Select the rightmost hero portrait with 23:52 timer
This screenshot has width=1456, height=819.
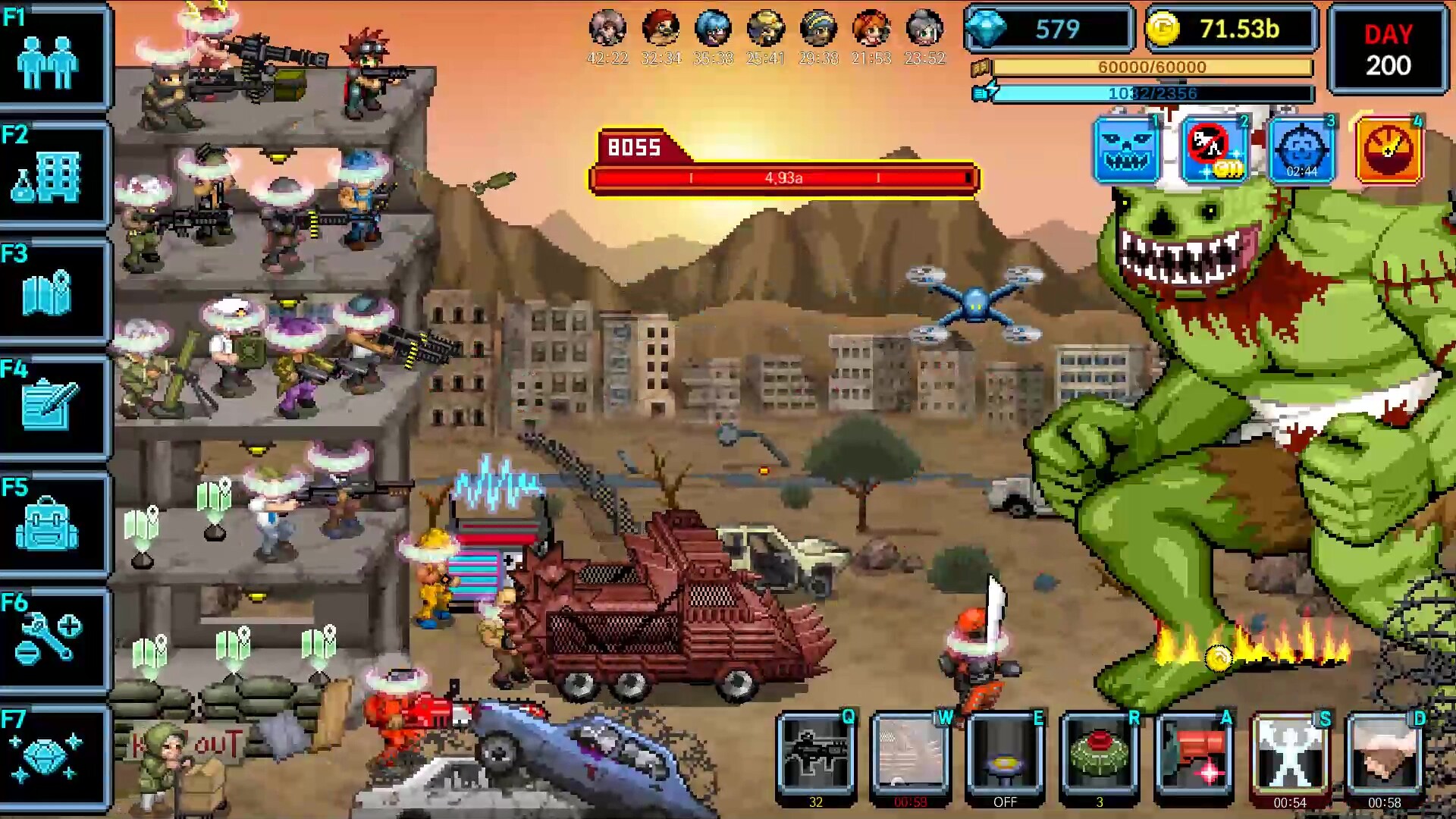[x=924, y=29]
